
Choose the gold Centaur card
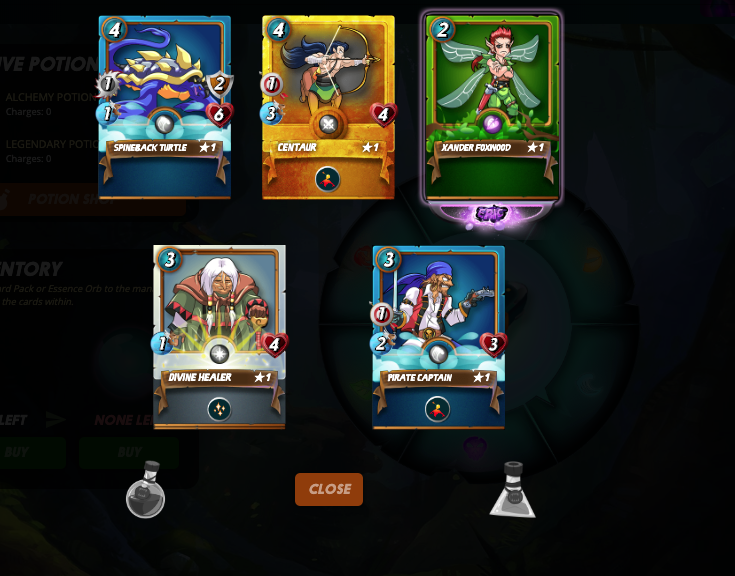pyautogui.click(x=328, y=107)
